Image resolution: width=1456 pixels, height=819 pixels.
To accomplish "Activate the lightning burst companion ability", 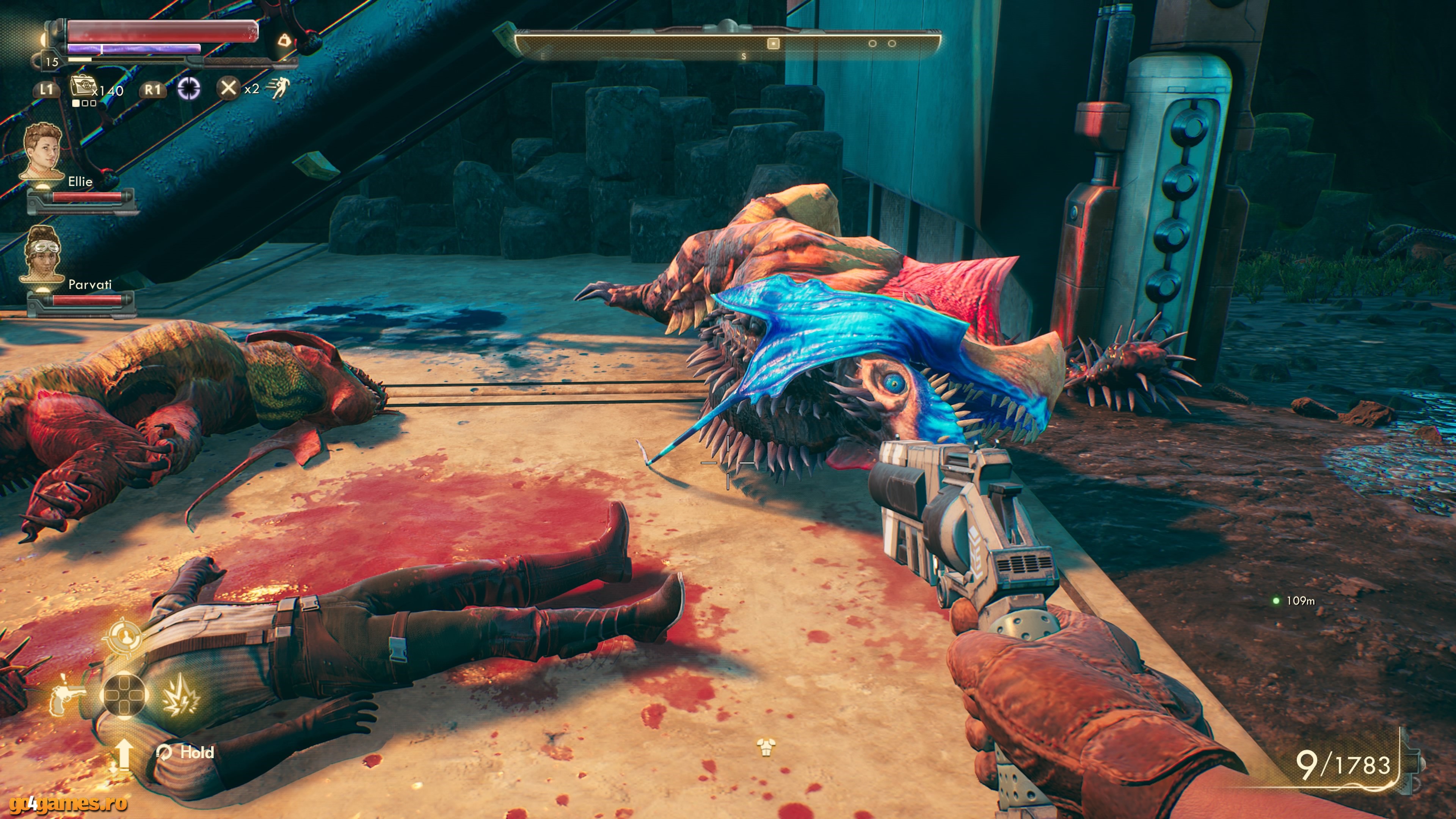I will point(181,695).
